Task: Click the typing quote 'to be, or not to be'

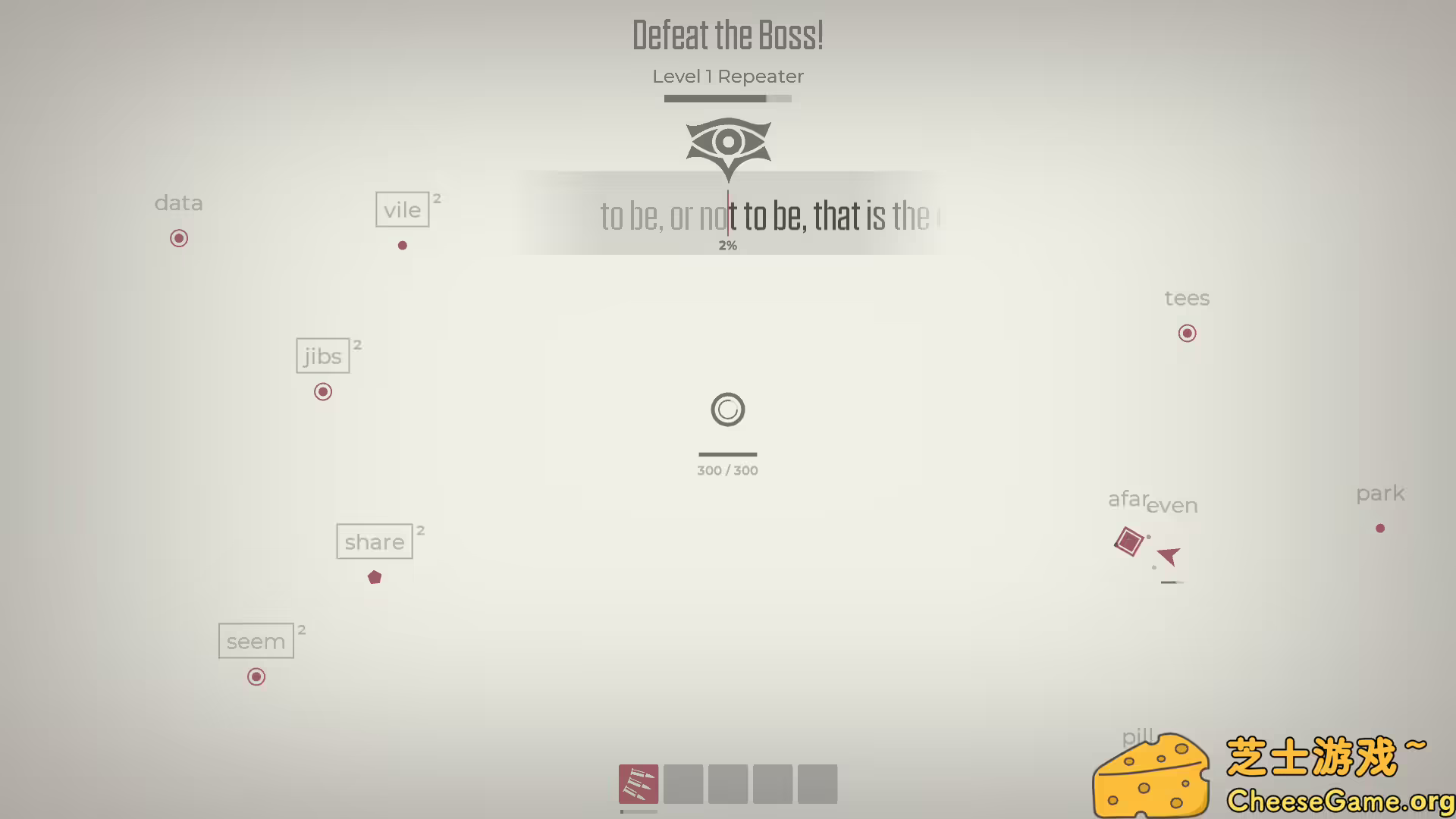Action: tap(766, 216)
